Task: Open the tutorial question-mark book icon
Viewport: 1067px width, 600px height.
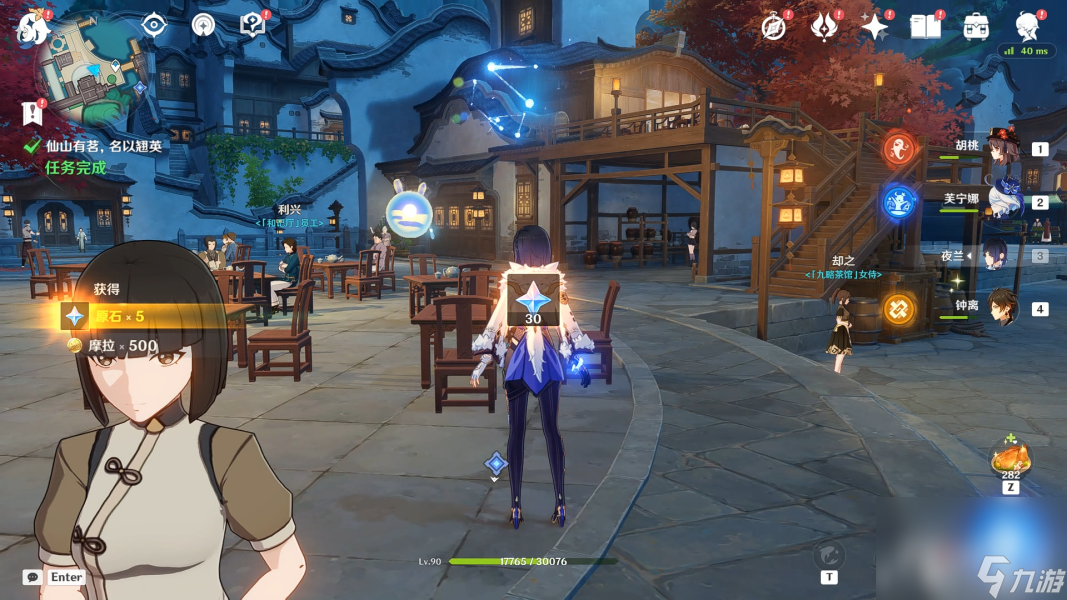Action: point(253,25)
